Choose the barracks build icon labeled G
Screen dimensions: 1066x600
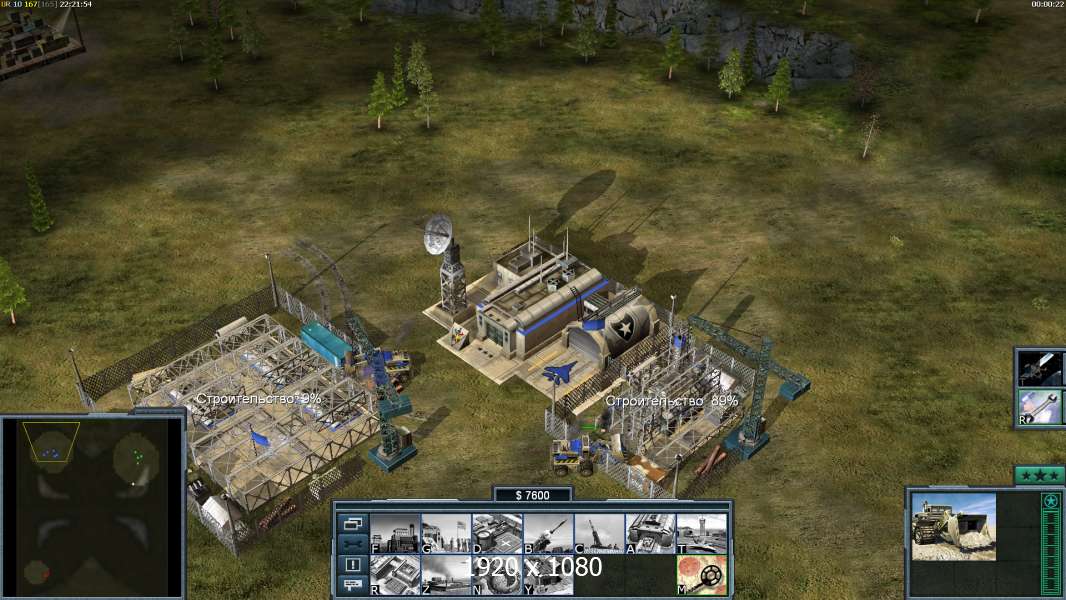click(446, 533)
